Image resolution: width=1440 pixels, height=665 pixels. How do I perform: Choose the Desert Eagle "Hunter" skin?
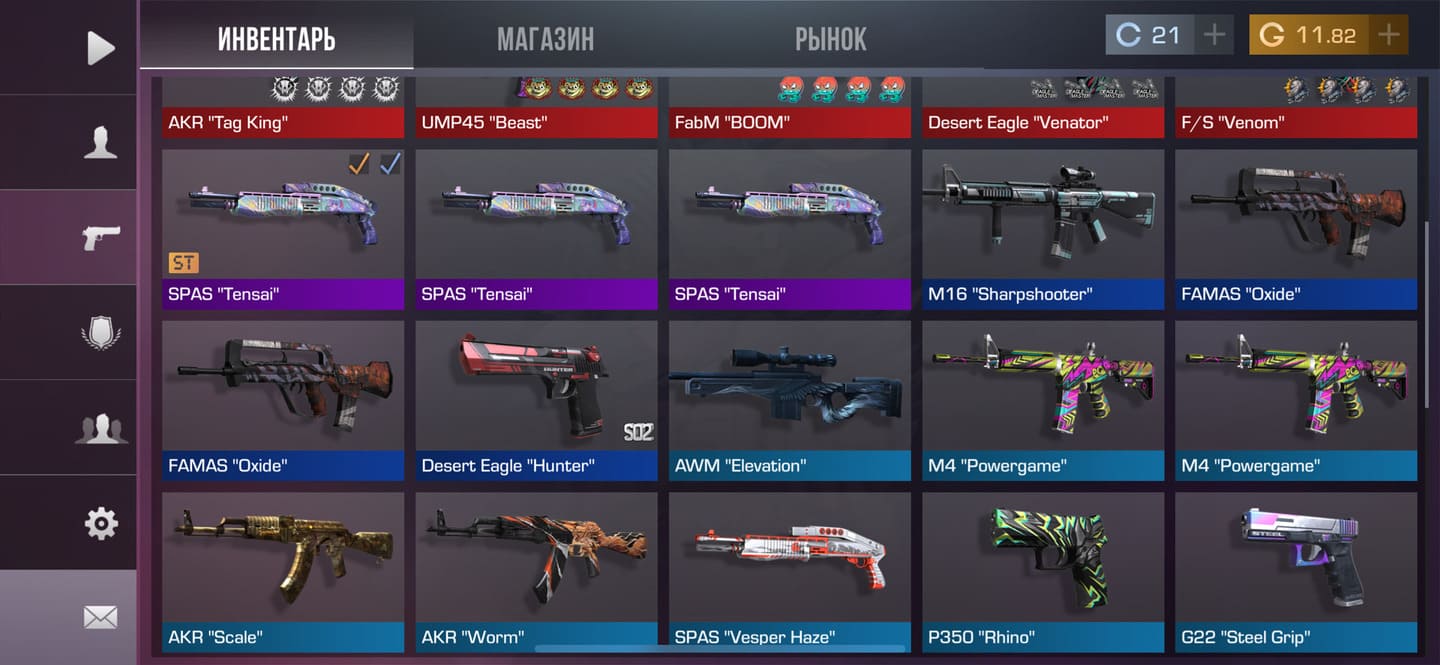536,399
